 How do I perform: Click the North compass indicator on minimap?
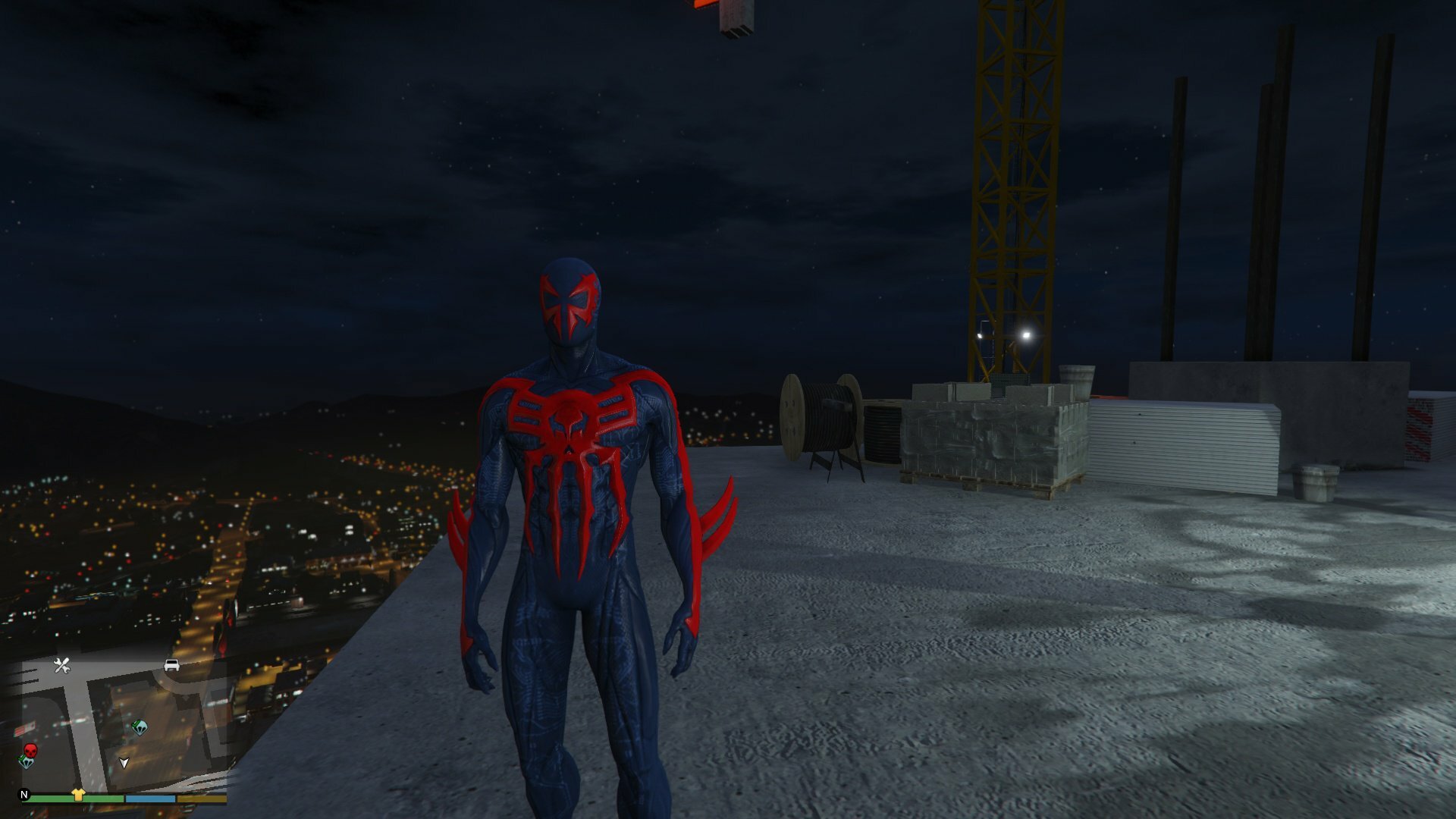click(x=24, y=795)
